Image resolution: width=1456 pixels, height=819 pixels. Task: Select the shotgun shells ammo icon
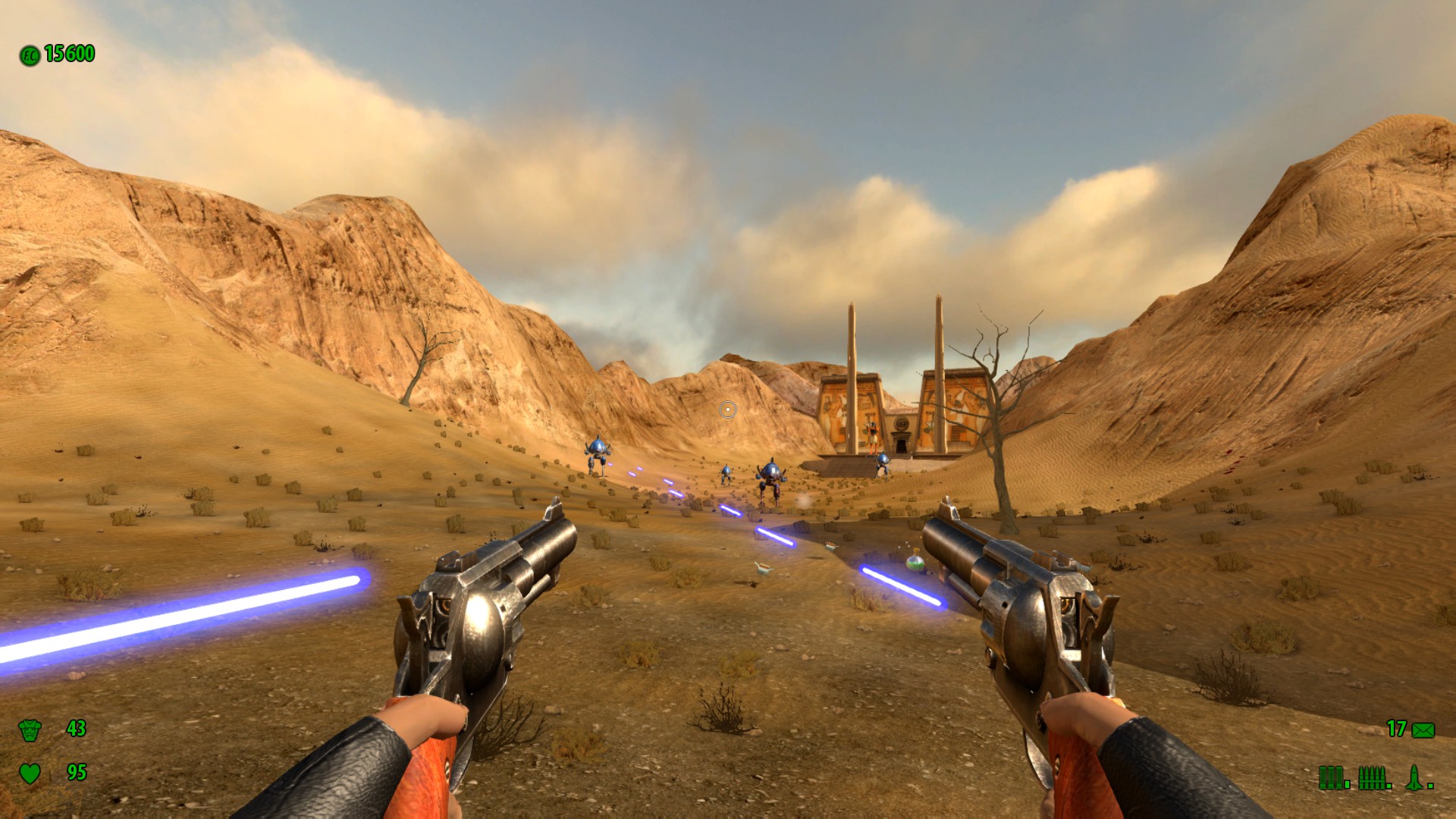pyautogui.click(x=1332, y=777)
